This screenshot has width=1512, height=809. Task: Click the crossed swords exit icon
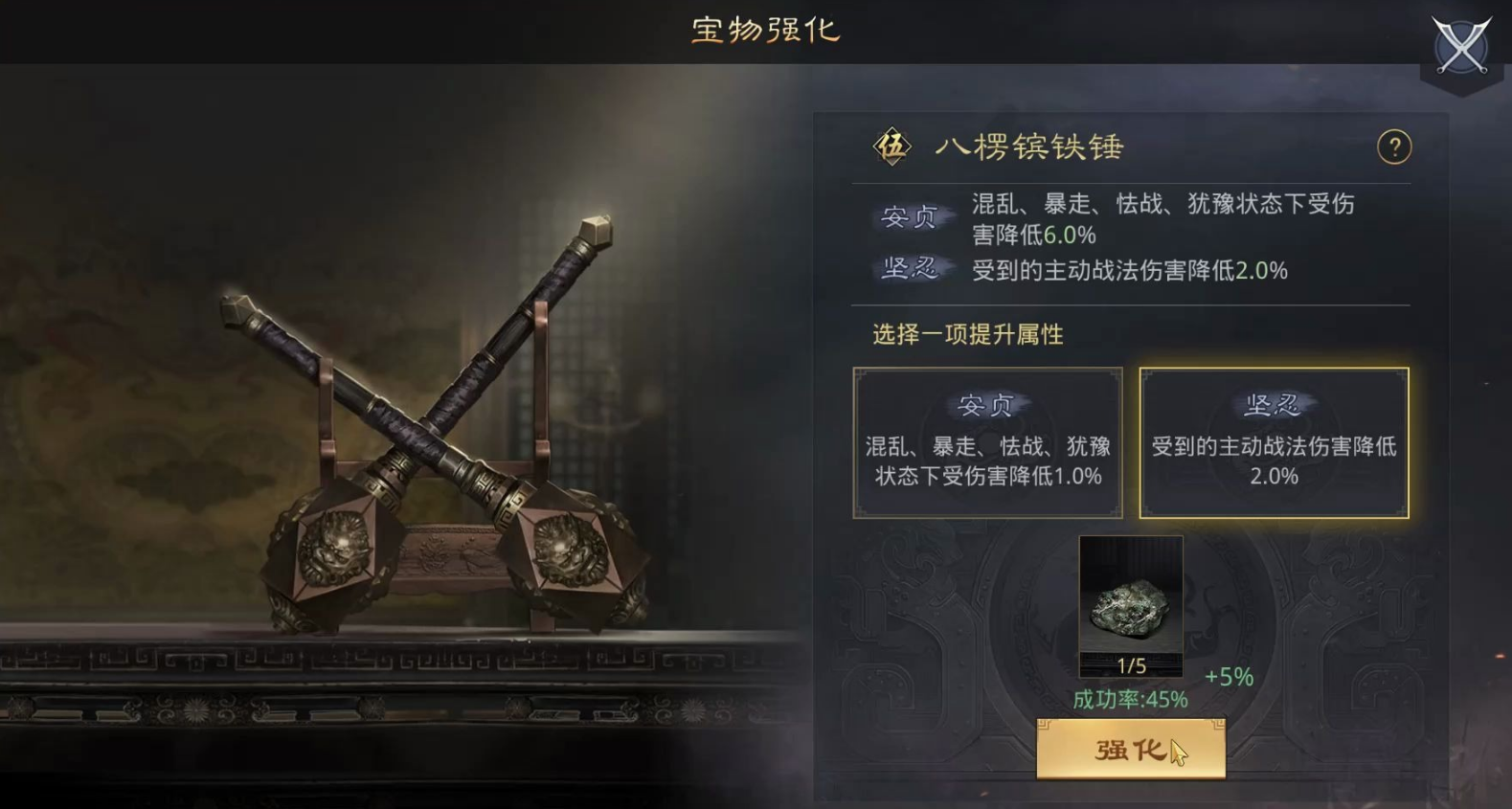[1460, 46]
